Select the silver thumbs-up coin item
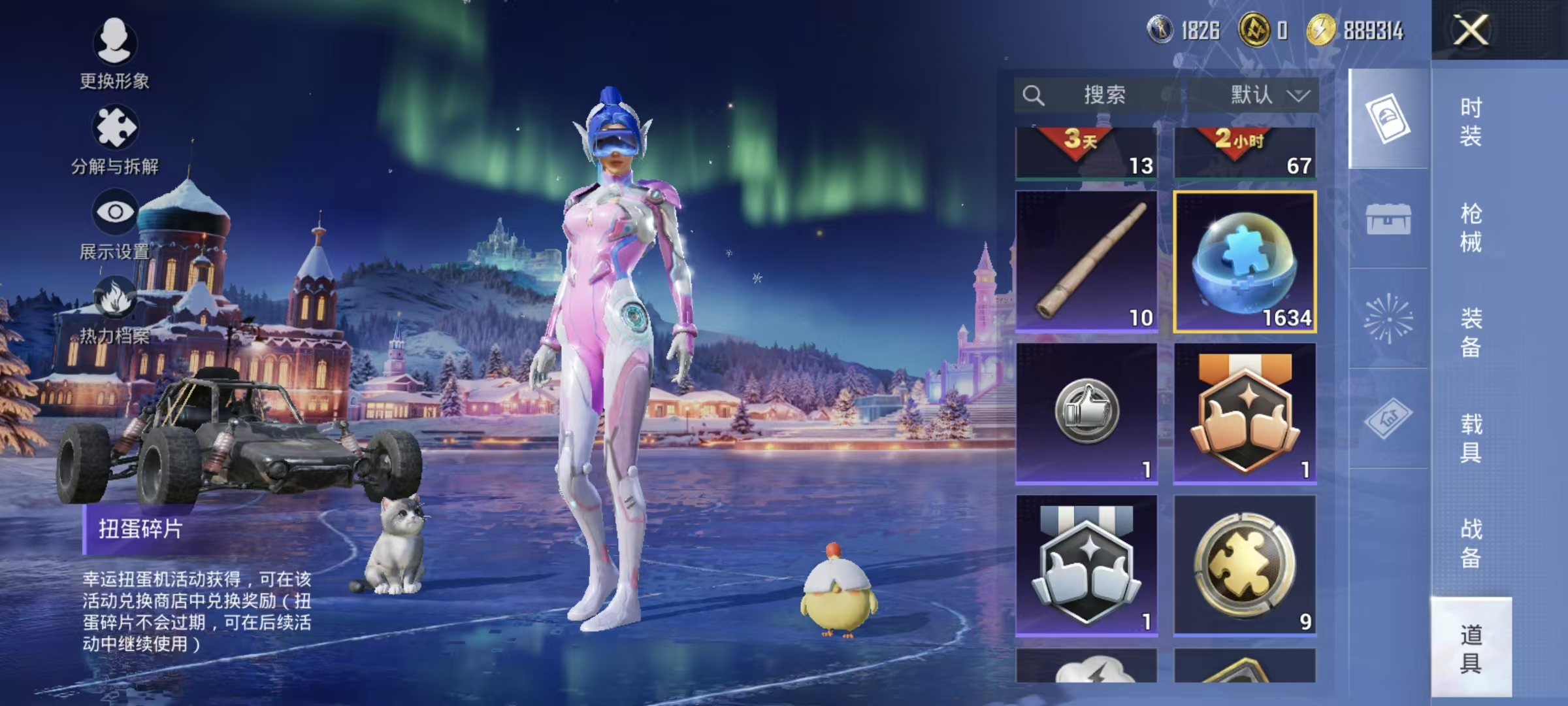 (x=1086, y=413)
